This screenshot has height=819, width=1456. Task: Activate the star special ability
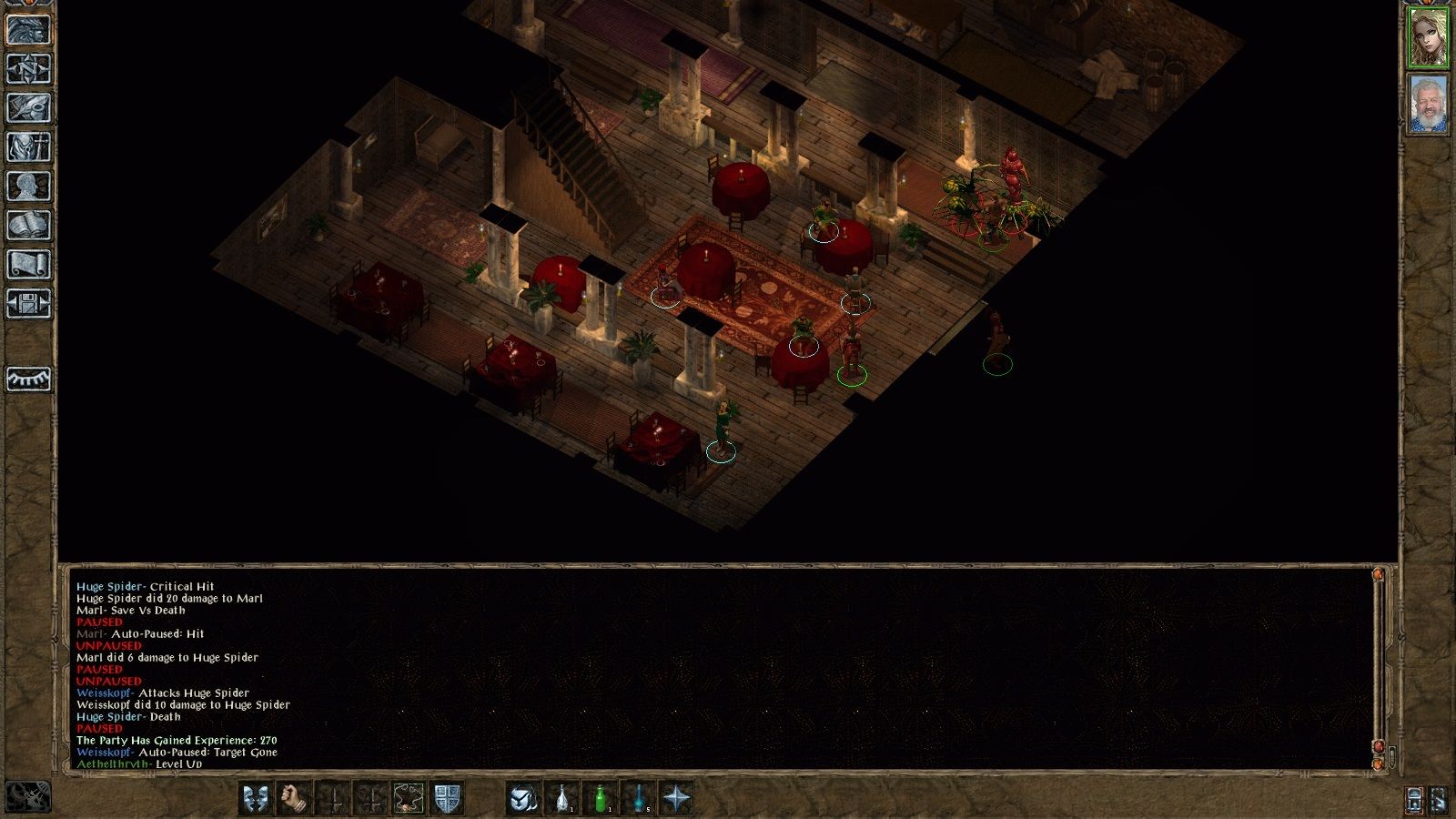point(678,799)
